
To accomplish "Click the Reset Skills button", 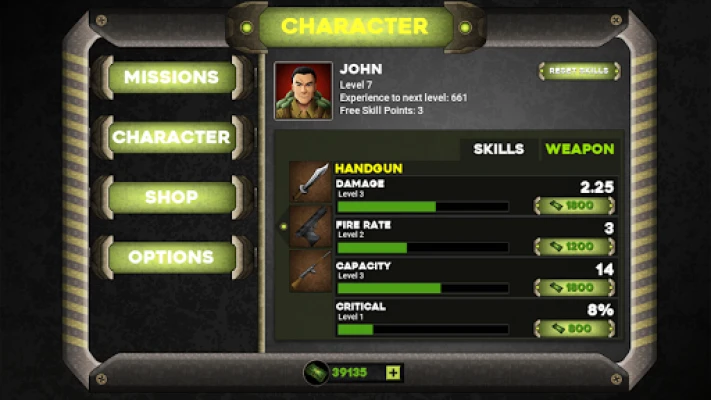I will click(579, 71).
